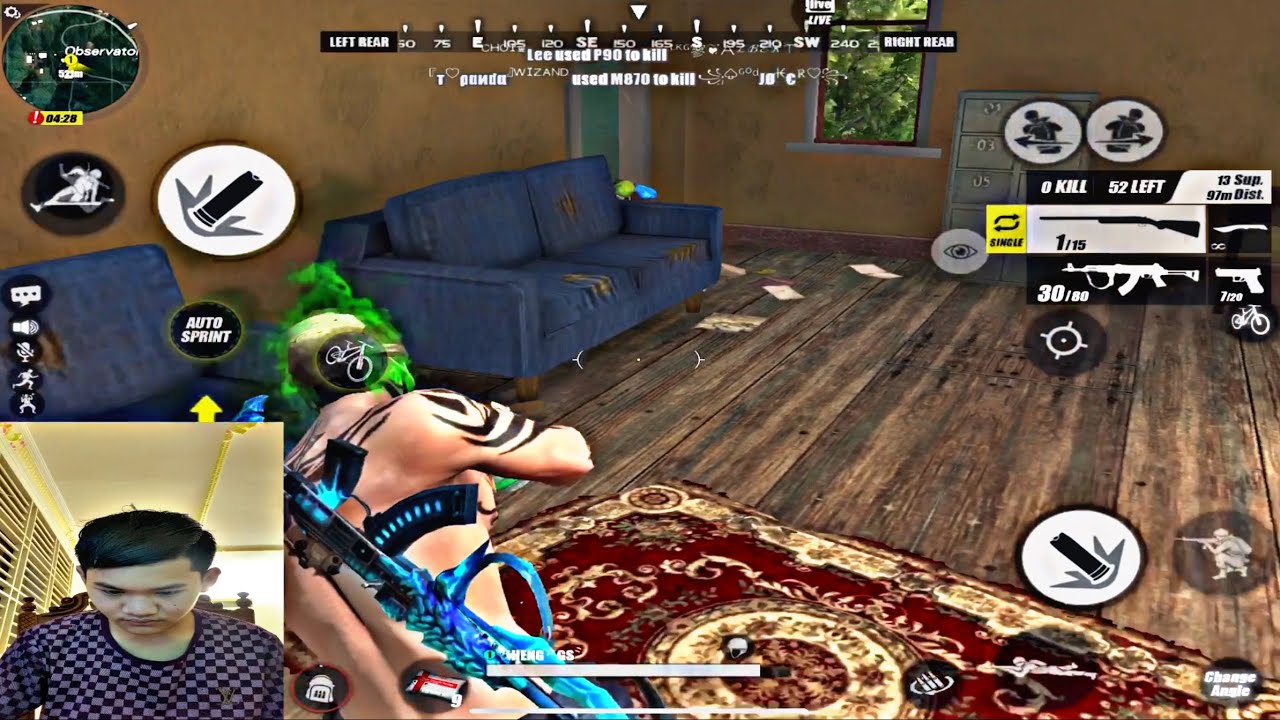Fire with the right-side bullet button
This screenshot has height=720, width=1280.
pyautogui.click(x=1082, y=557)
